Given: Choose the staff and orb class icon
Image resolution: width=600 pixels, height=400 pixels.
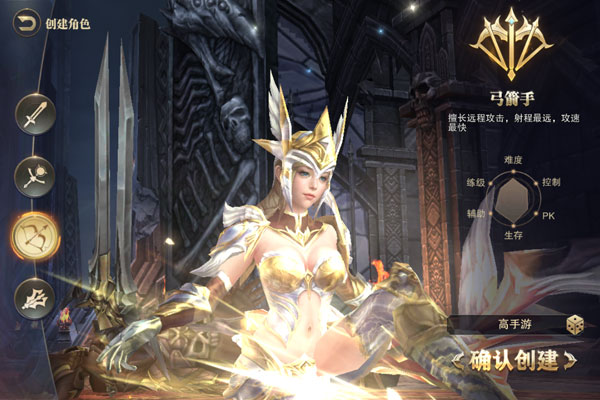Looking at the screenshot, I should [x=35, y=176].
